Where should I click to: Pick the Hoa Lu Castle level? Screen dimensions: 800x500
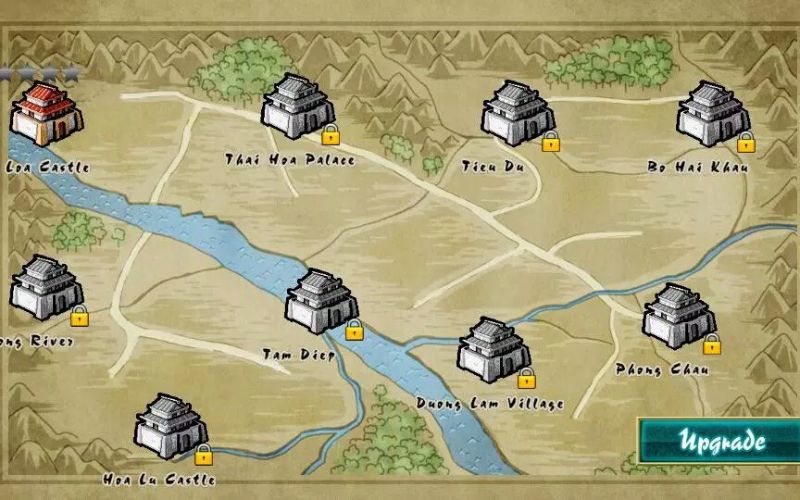pyautogui.click(x=171, y=426)
